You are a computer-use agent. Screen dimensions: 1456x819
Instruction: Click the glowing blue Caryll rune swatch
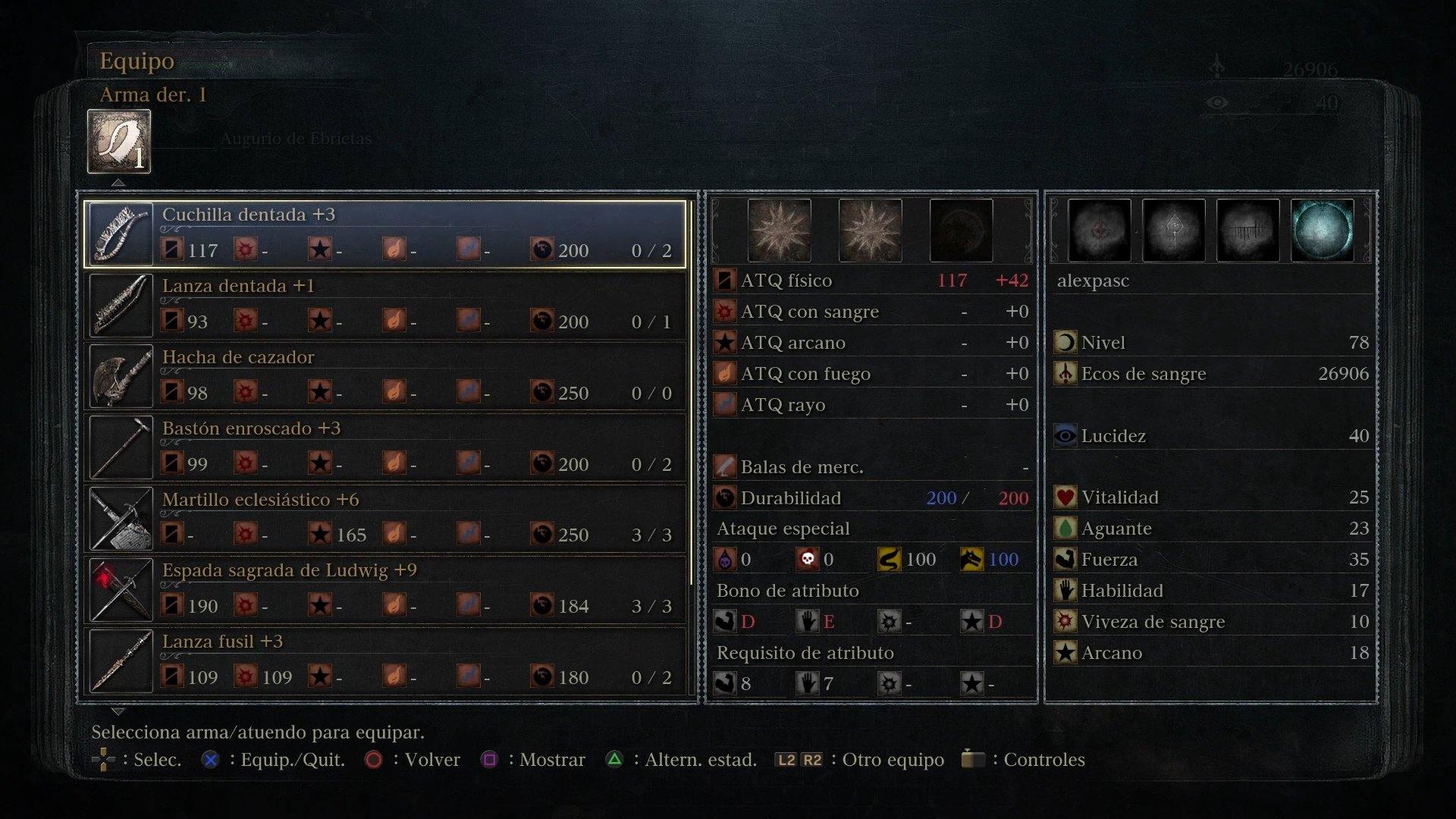click(1323, 231)
